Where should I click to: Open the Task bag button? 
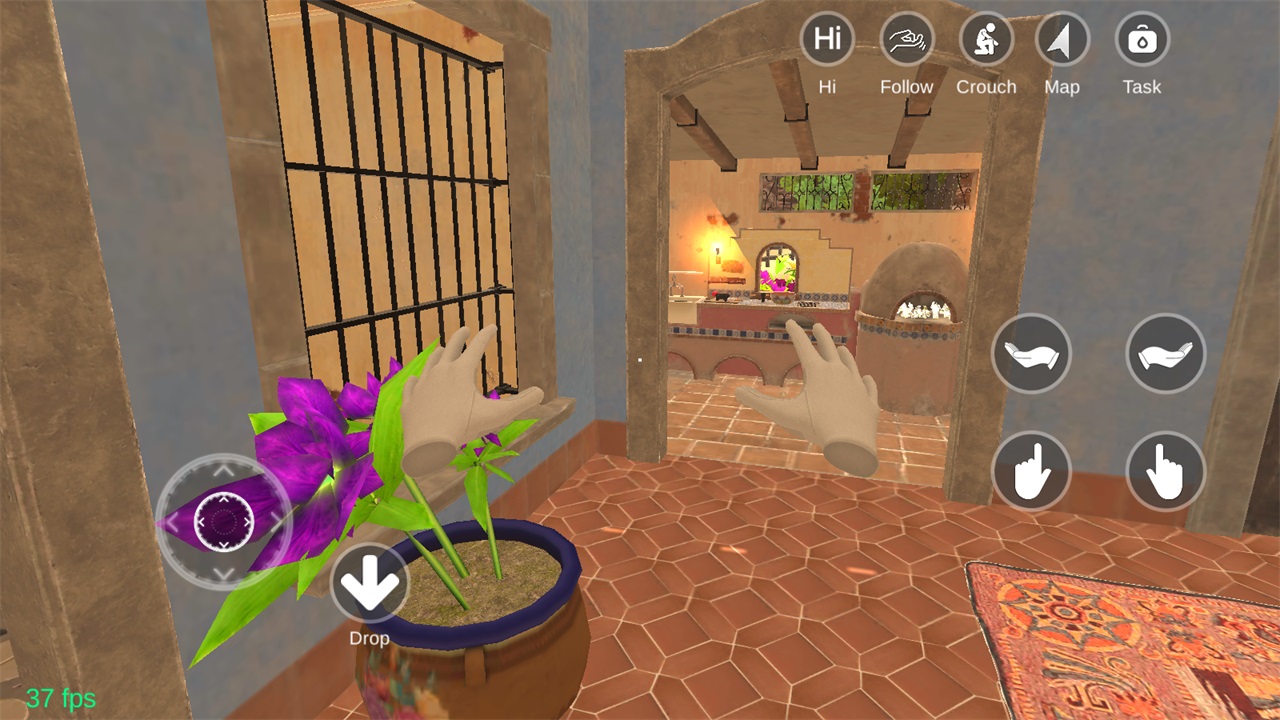pos(1141,40)
